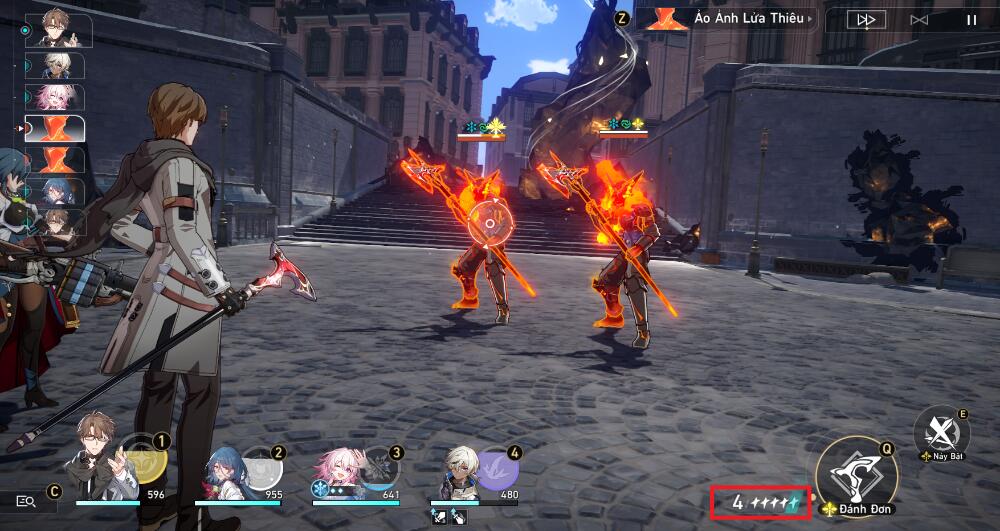Screen dimensions: 1000x531
Task: Open the Ảo Ảnh Lửa Thiêu enemy info panel
Action: point(728,19)
